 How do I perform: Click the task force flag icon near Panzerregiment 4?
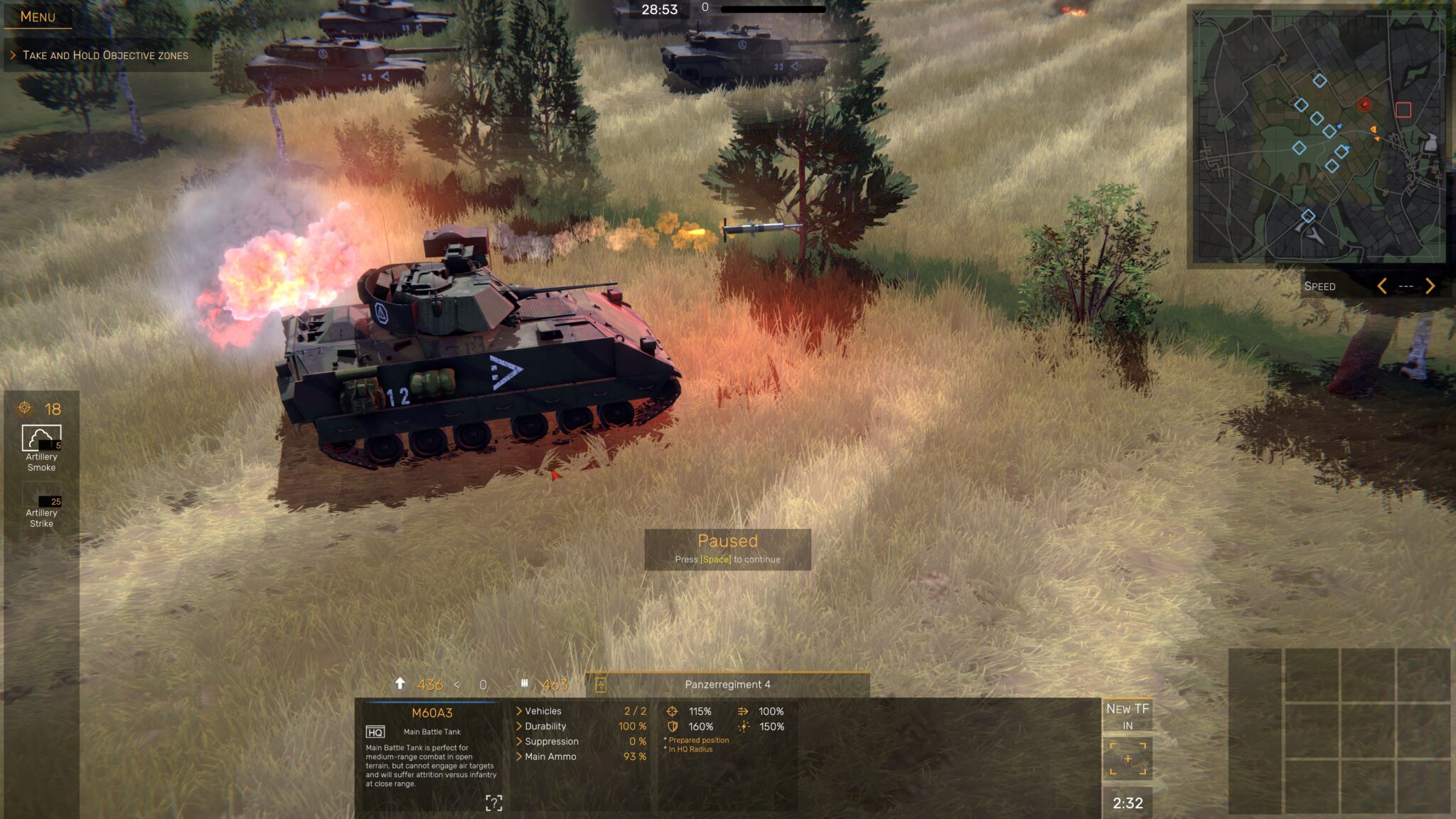tap(601, 684)
